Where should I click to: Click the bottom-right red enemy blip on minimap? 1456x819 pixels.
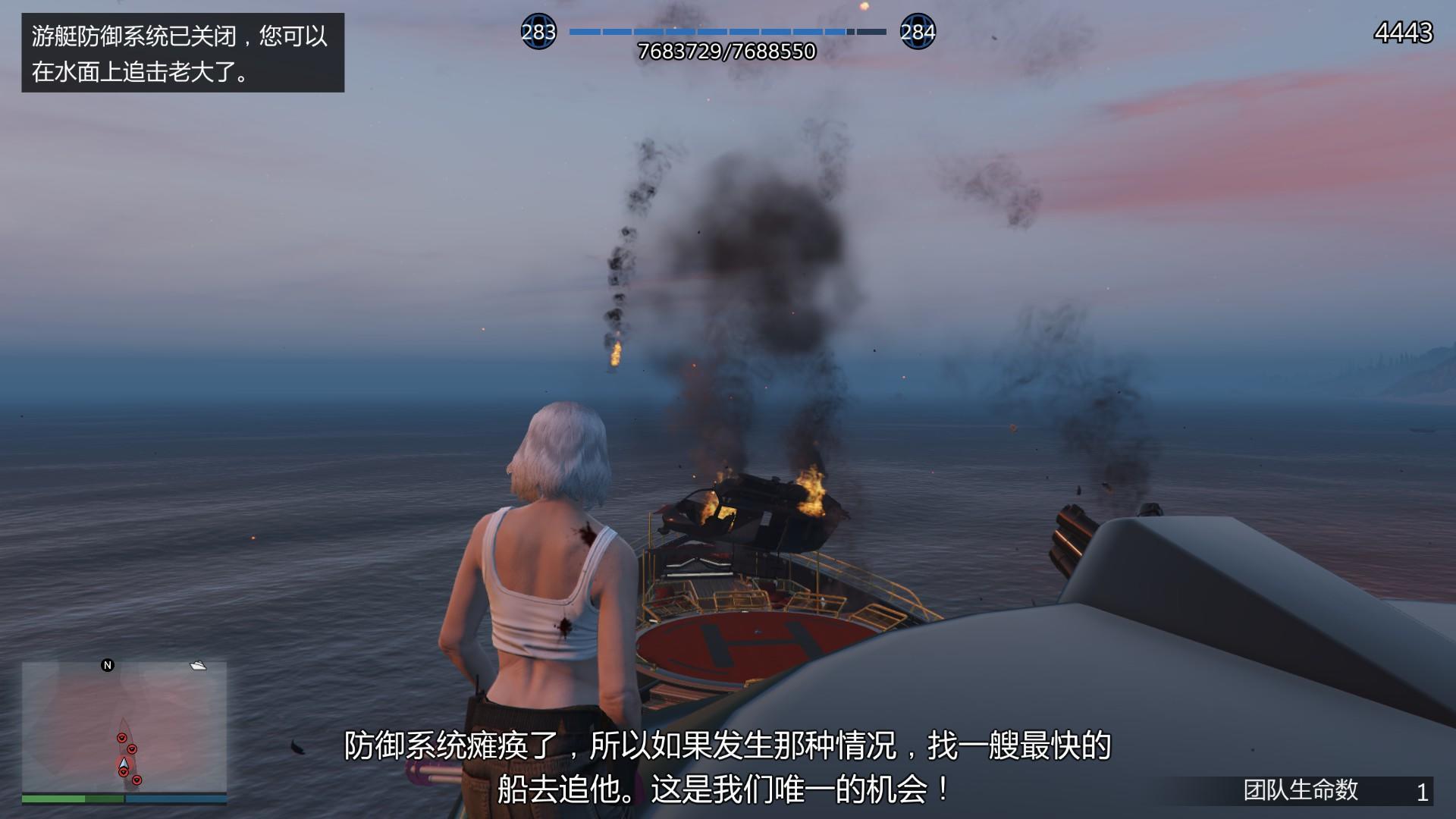coord(137,780)
